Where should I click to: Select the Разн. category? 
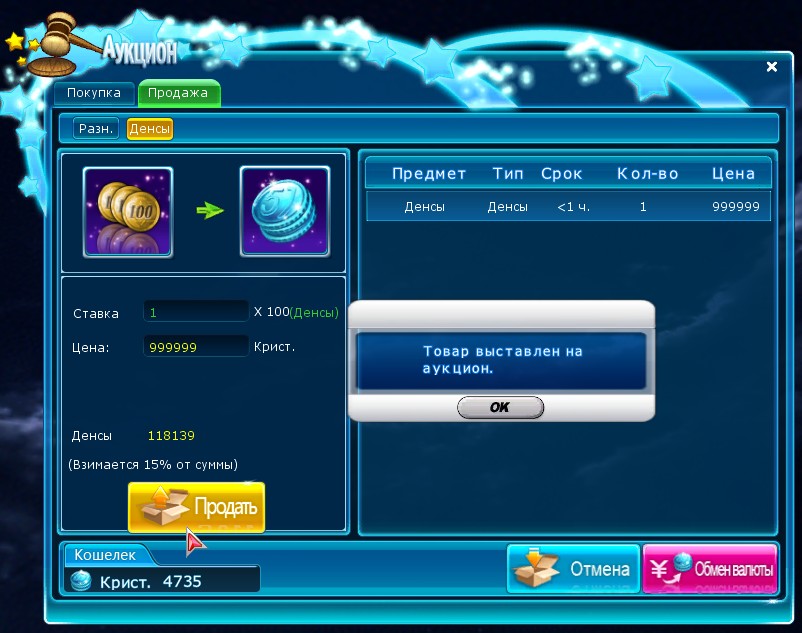pos(96,128)
